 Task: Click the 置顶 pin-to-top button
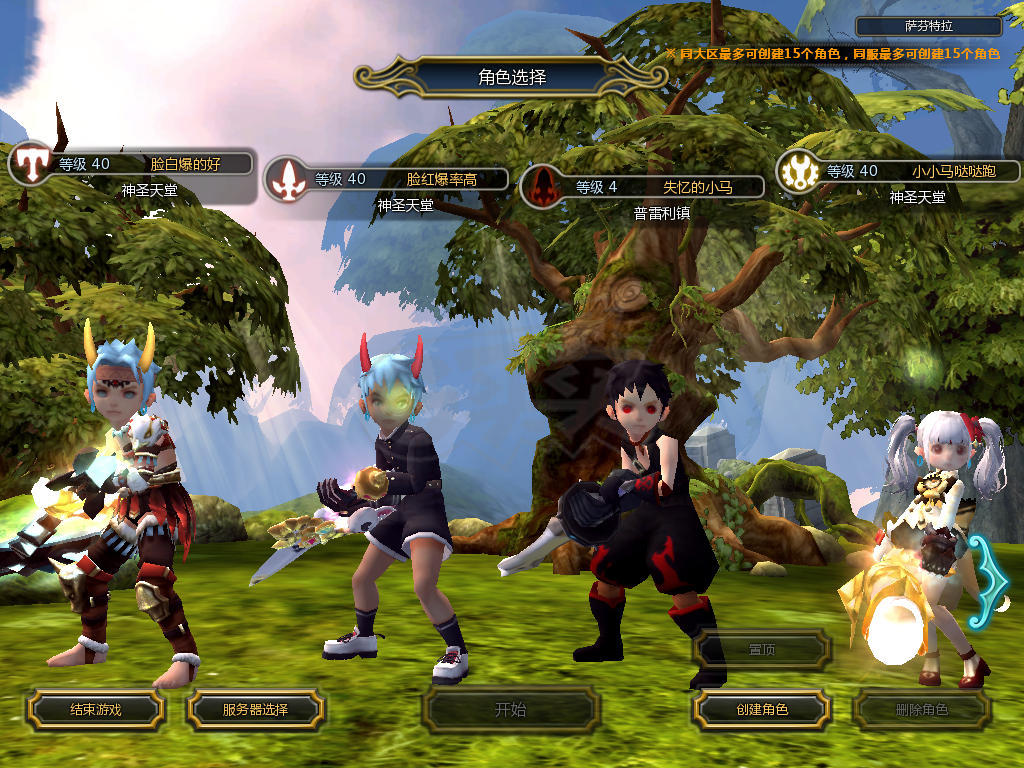(761, 649)
